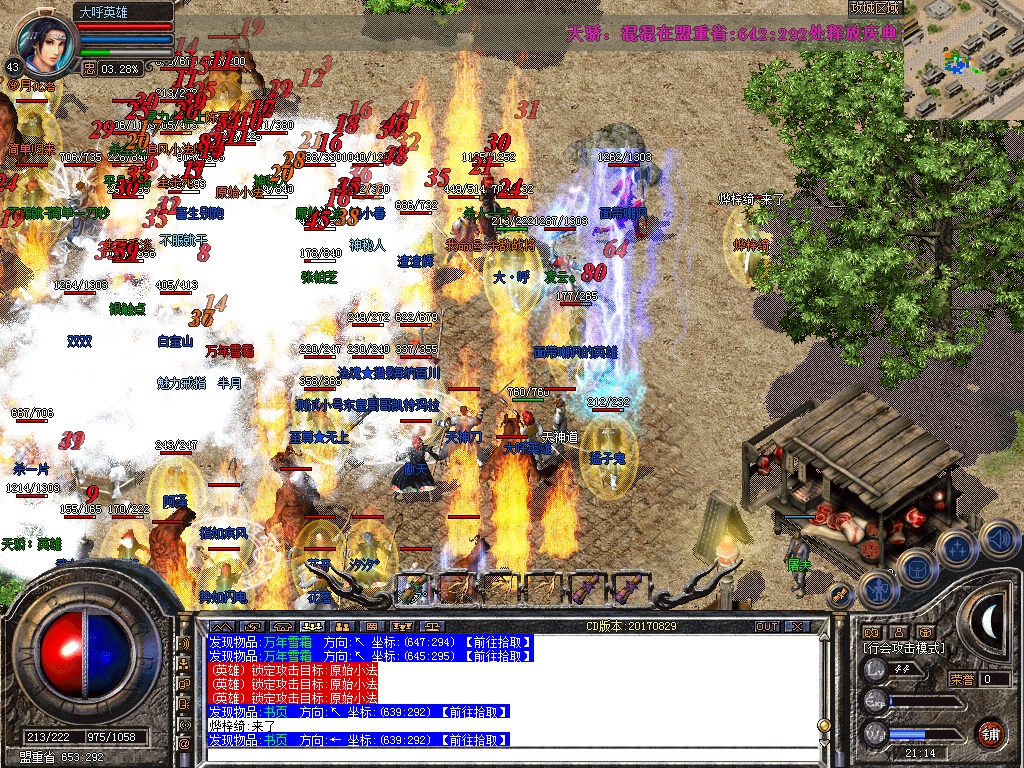Click the OUT button on the chat panel

point(766,626)
